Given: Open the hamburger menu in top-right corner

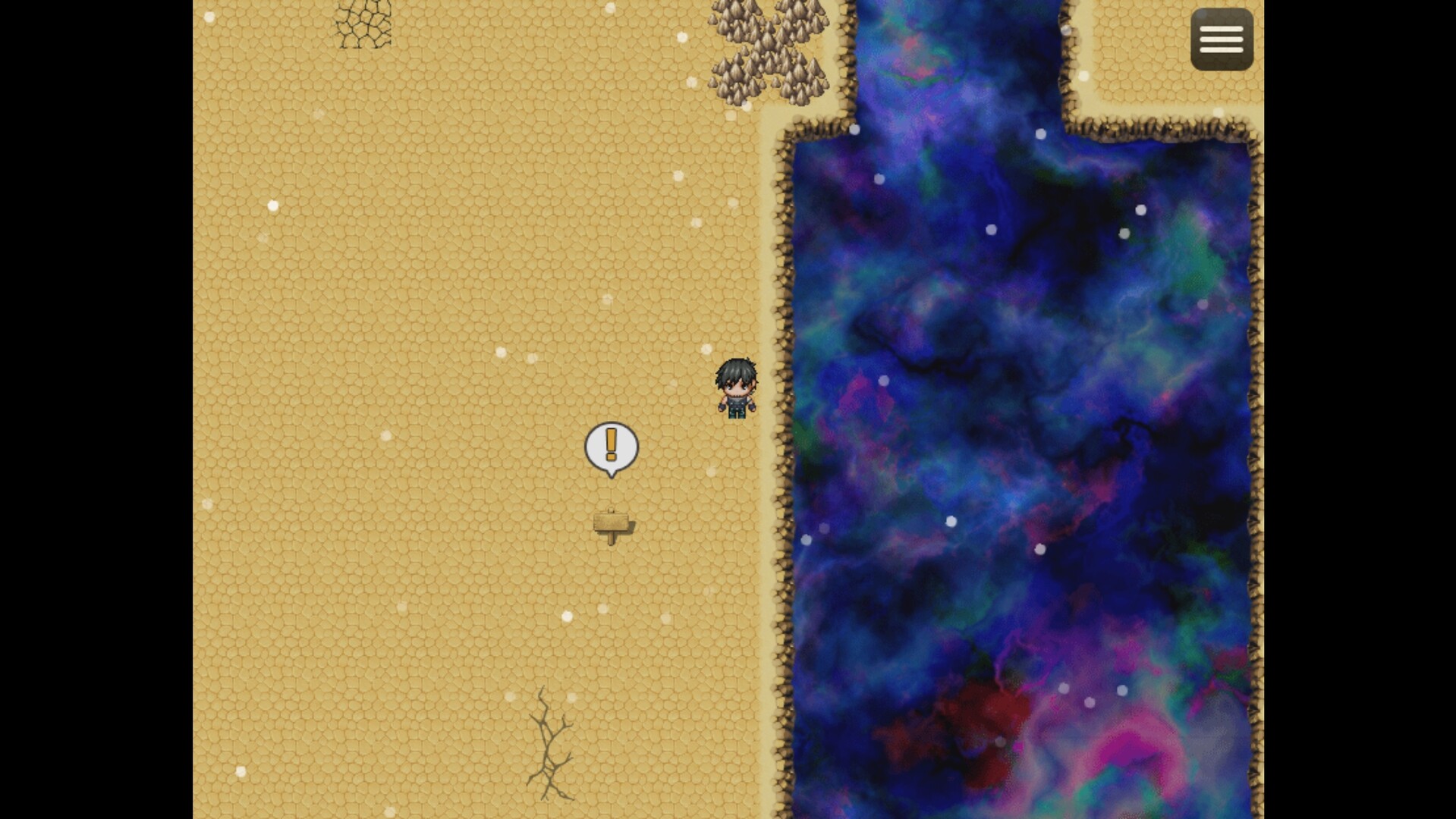Looking at the screenshot, I should (x=1221, y=39).
